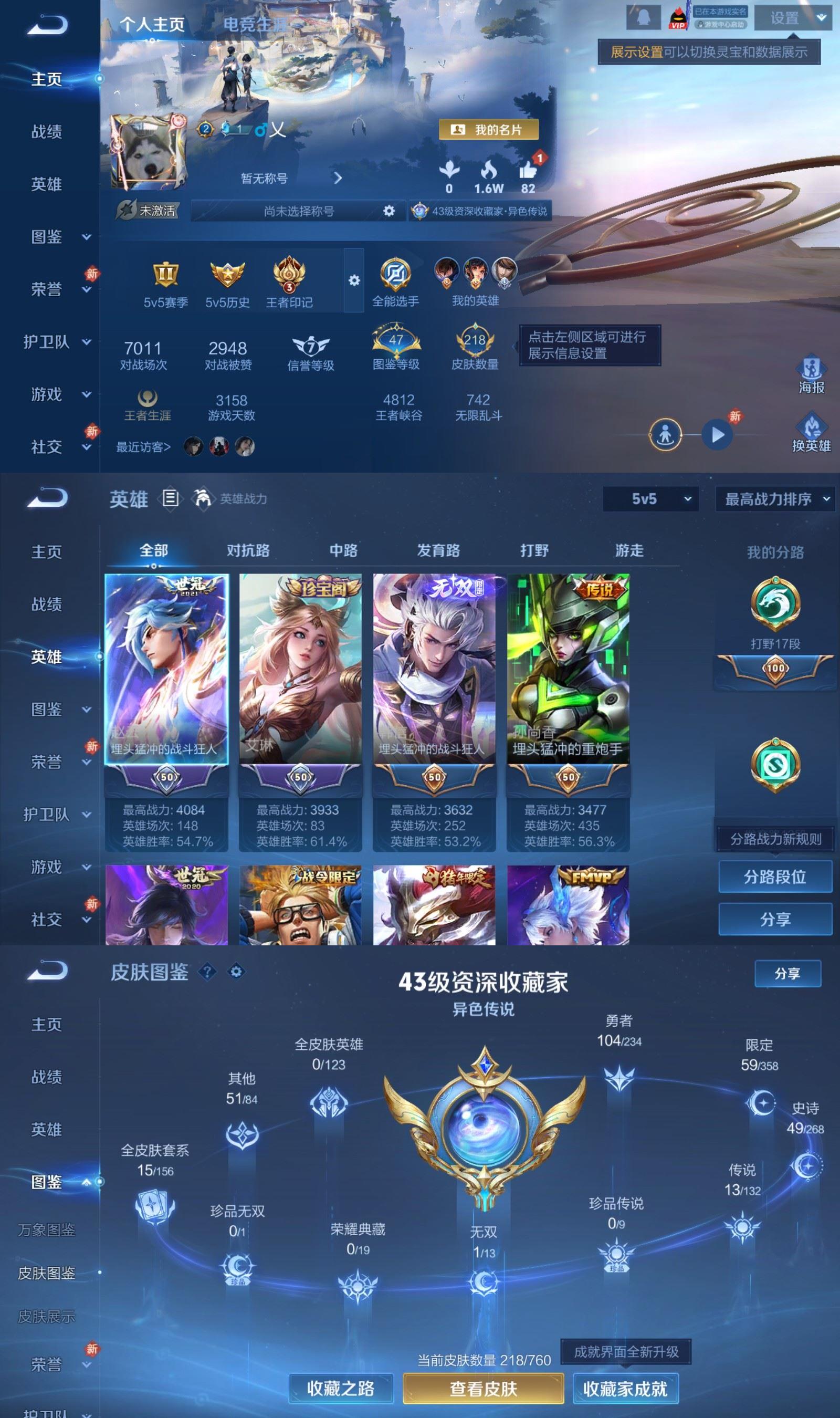Click the 我的名片 button
Screen dimensions: 840x1418
point(490,130)
